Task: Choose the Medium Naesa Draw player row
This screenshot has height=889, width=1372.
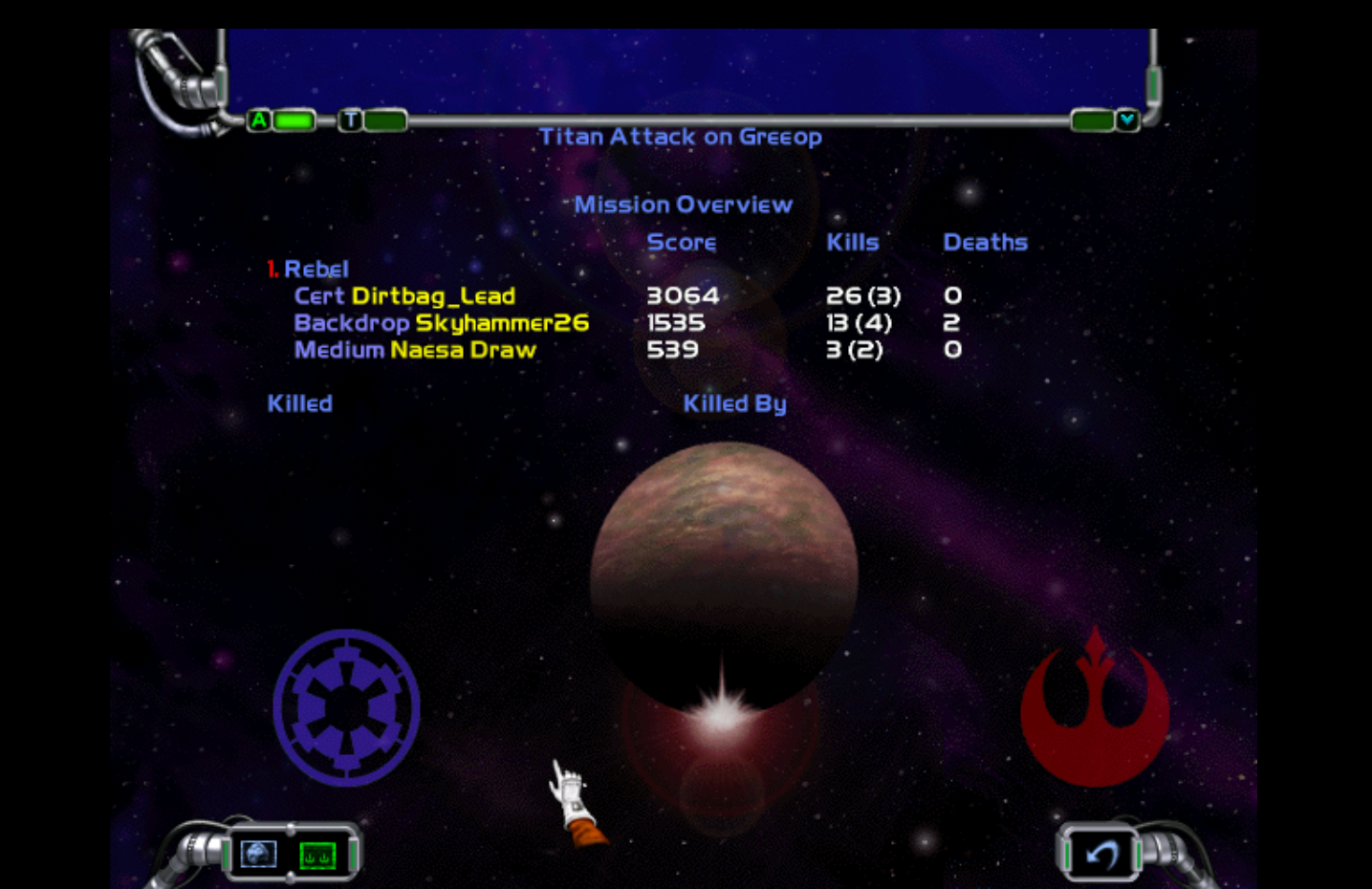Action: click(415, 350)
